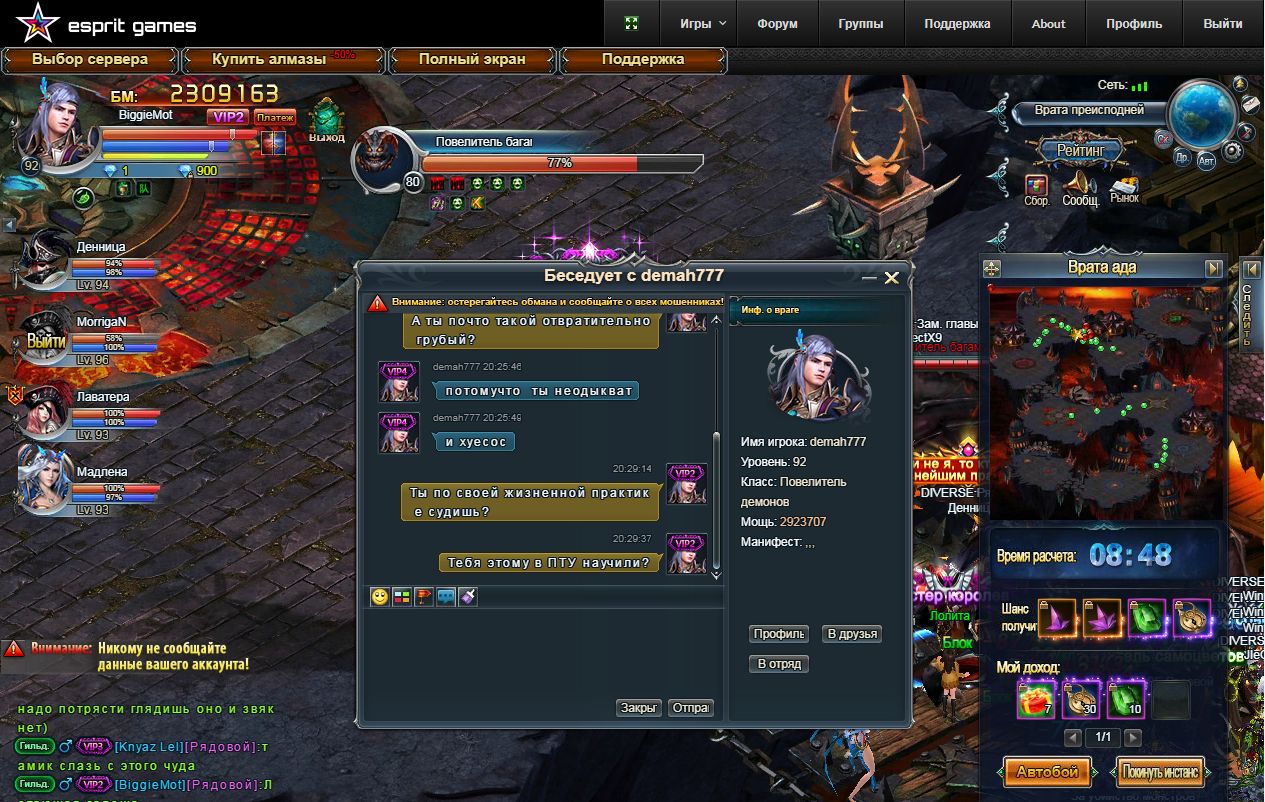1265x802 pixels.
Task: Open the Выбор сервера server selection
Action: (x=90, y=60)
